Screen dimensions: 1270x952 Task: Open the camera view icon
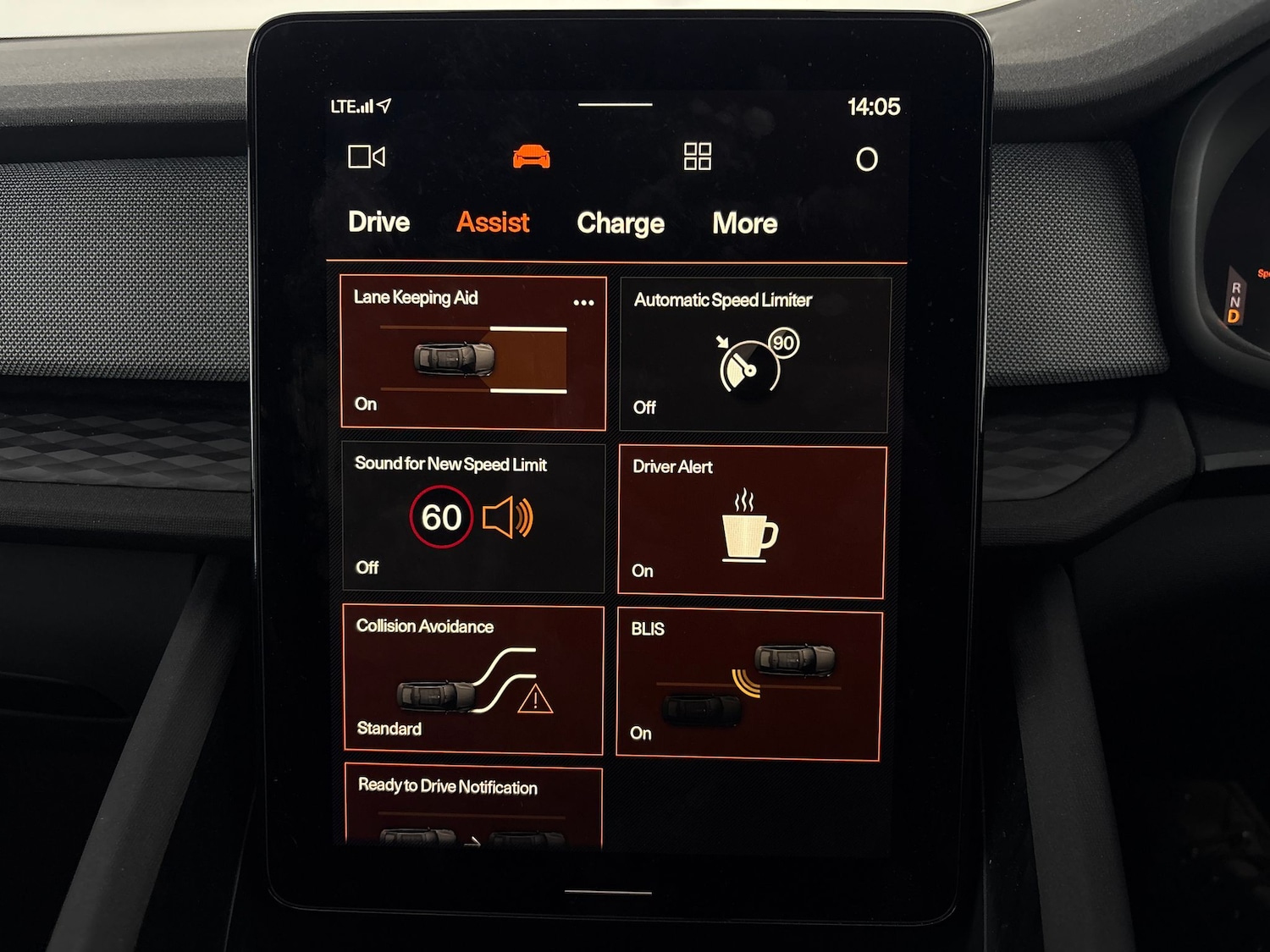pos(367,157)
